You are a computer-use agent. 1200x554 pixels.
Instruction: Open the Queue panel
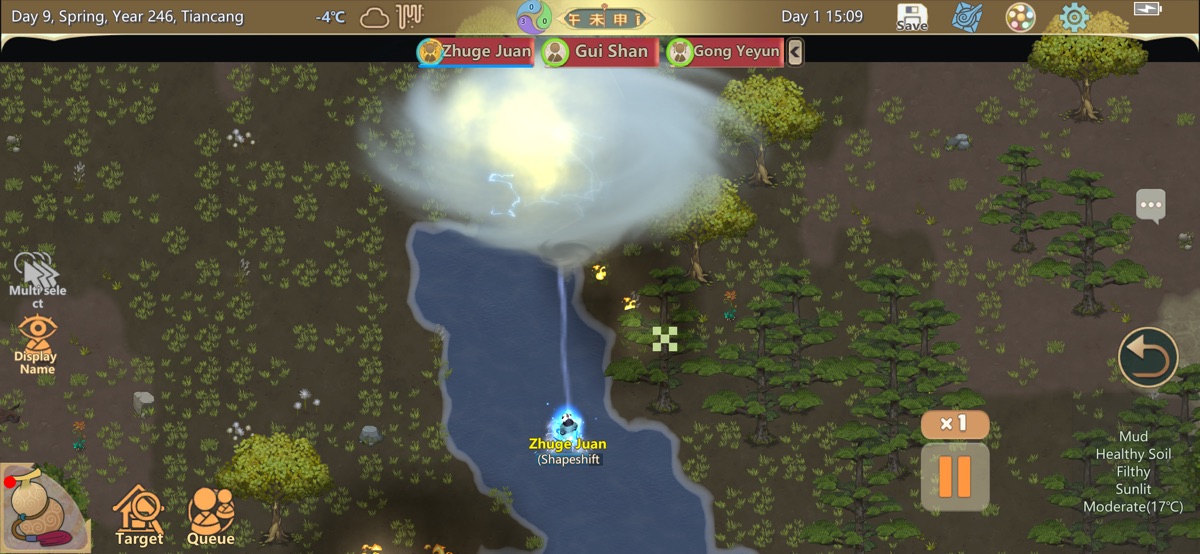point(211,516)
